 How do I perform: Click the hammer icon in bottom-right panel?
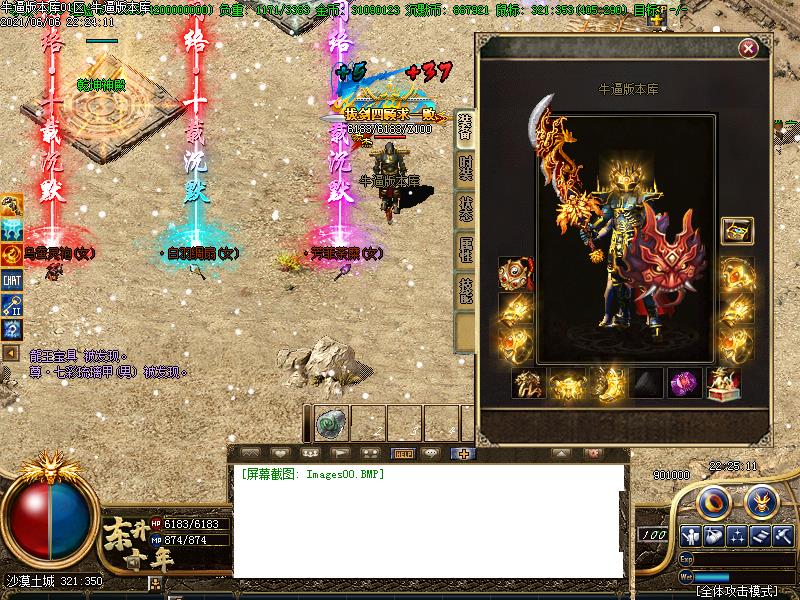click(x=783, y=535)
